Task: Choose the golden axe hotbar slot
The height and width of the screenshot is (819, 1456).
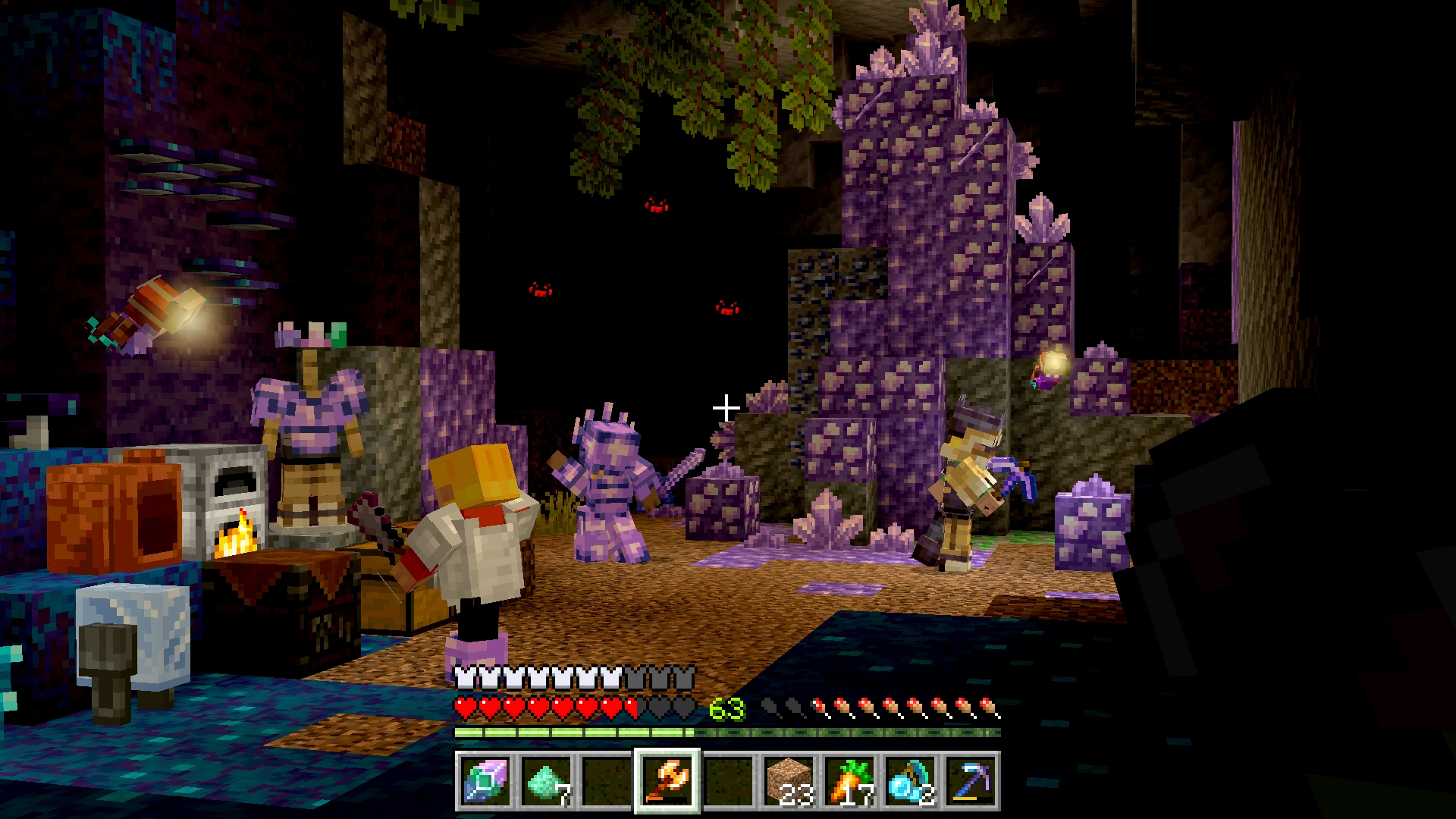Action: (667, 782)
